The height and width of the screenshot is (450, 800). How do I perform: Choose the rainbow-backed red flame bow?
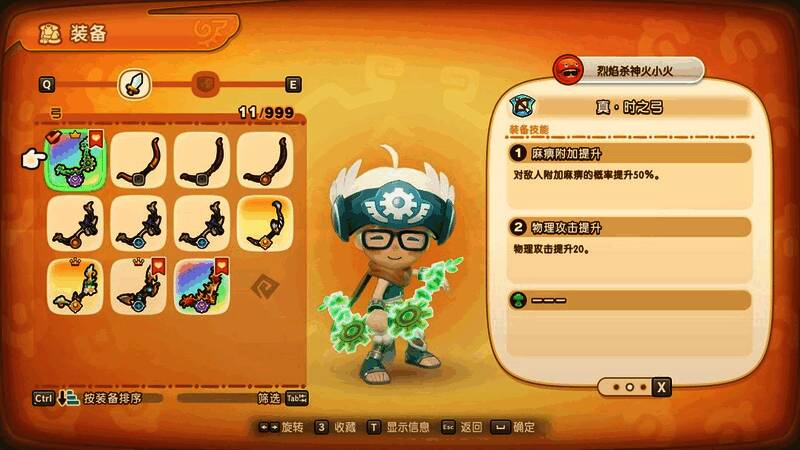(x=201, y=286)
